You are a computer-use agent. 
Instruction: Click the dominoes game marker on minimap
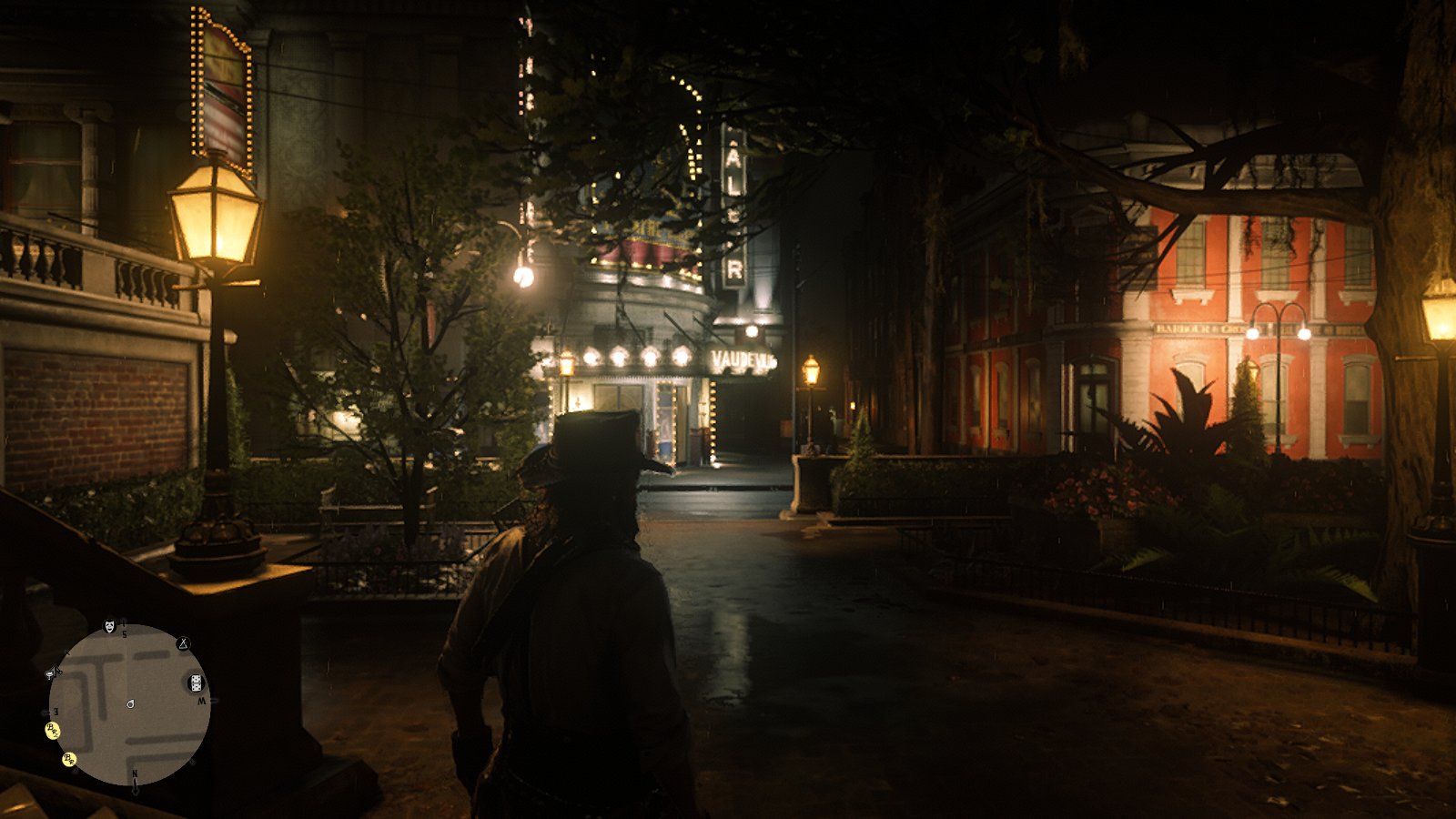196,682
